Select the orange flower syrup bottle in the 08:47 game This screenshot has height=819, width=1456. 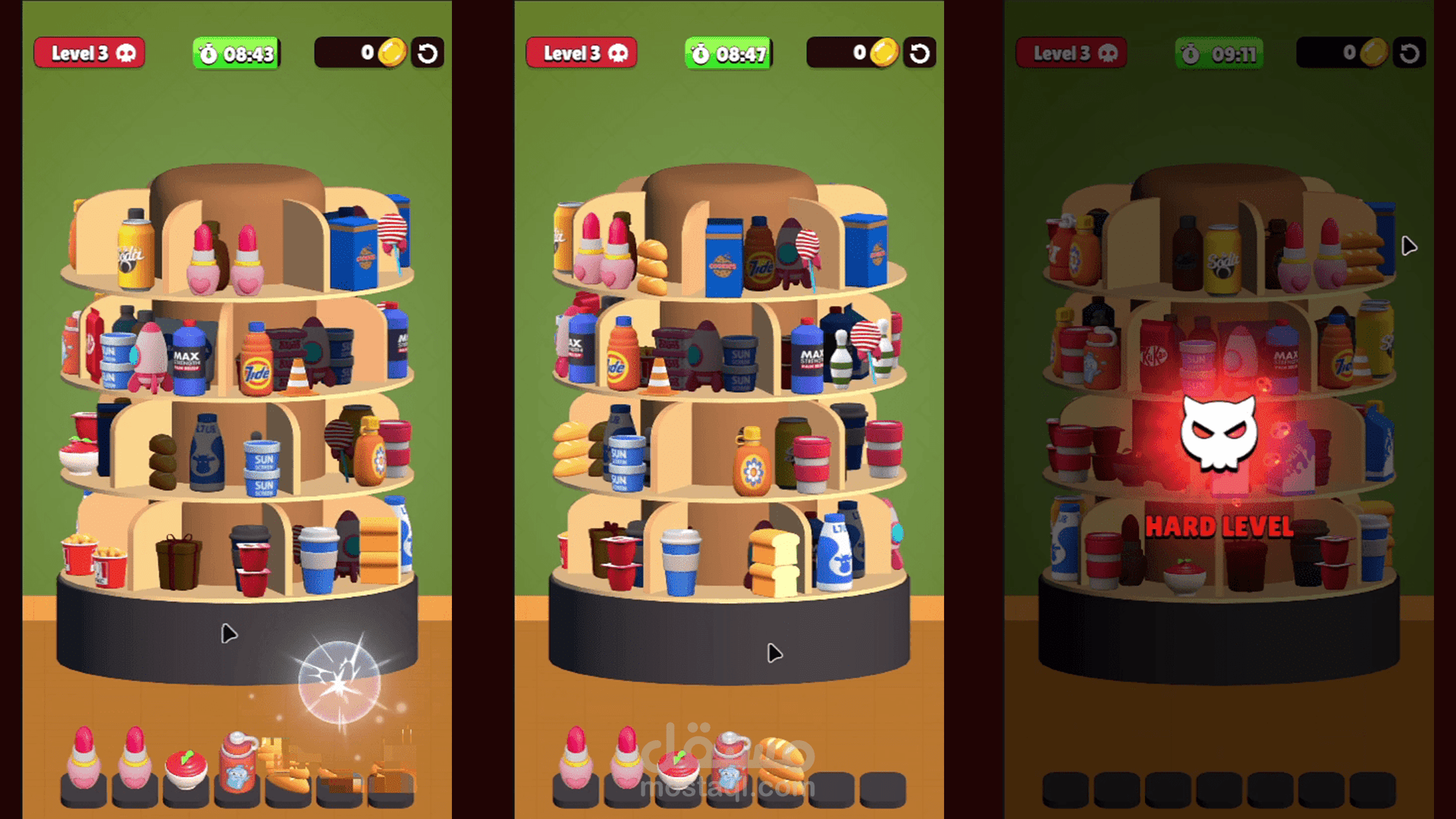point(752,465)
